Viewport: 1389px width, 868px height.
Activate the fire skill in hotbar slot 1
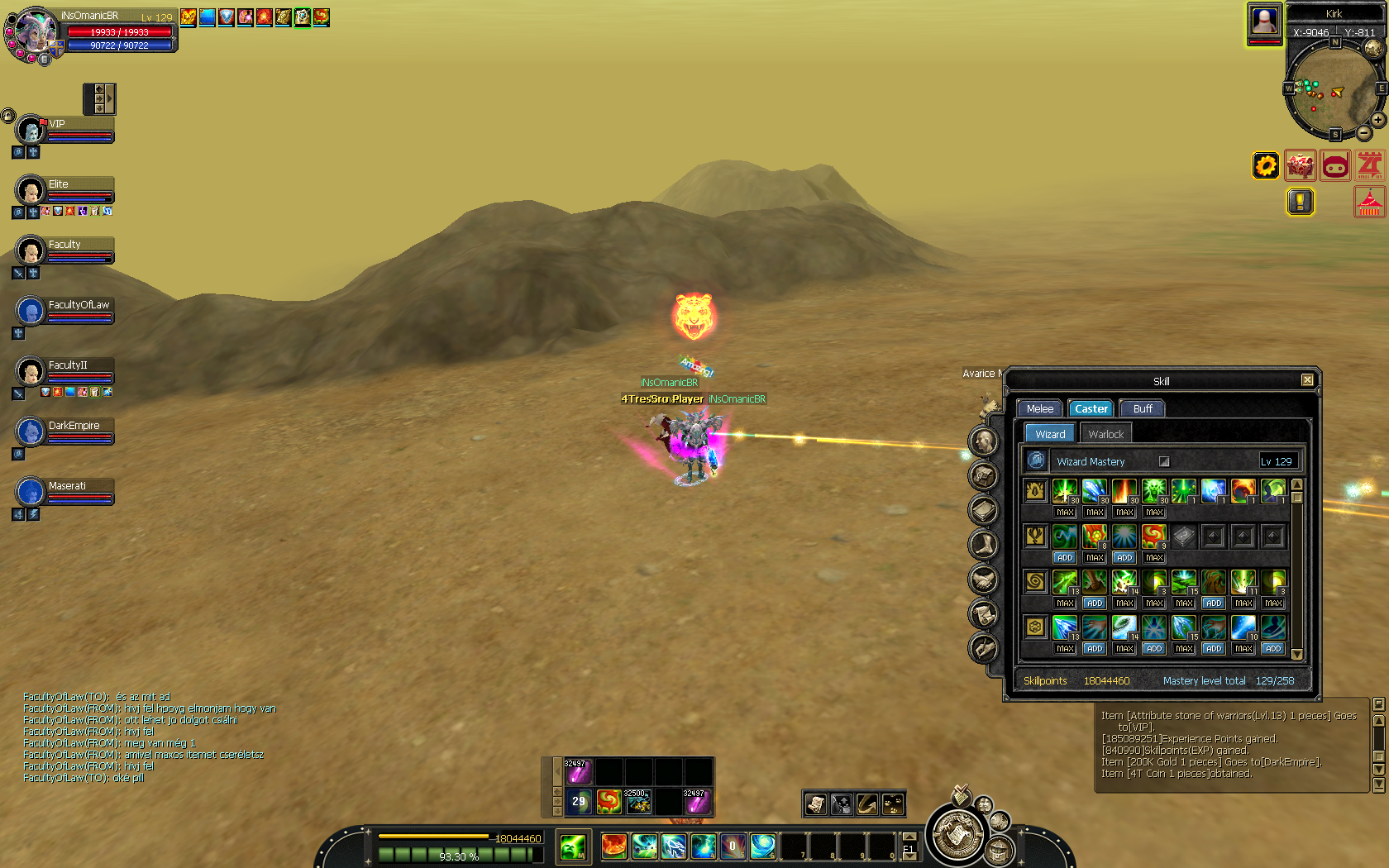coord(613,846)
